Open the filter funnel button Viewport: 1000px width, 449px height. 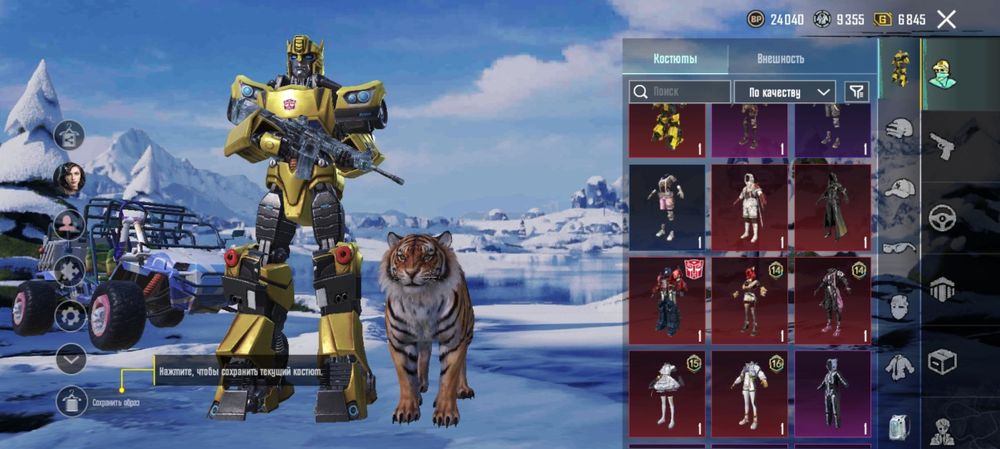tap(856, 92)
